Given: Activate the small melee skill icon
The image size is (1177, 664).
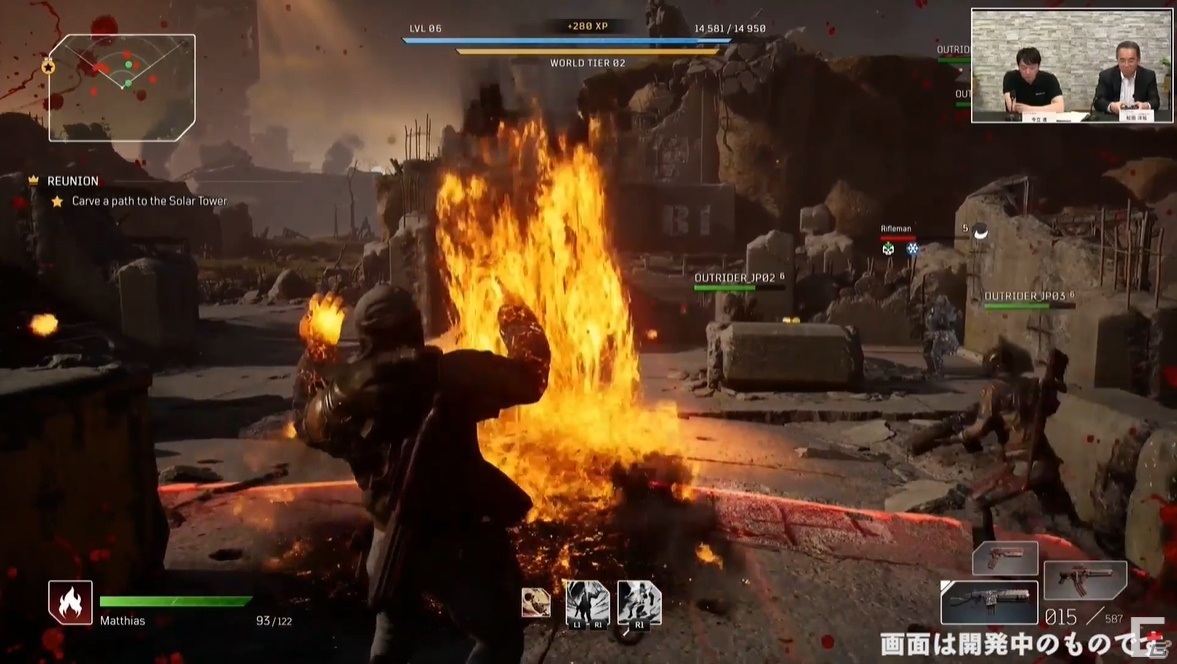Looking at the screenshot, I should [536, 602].
